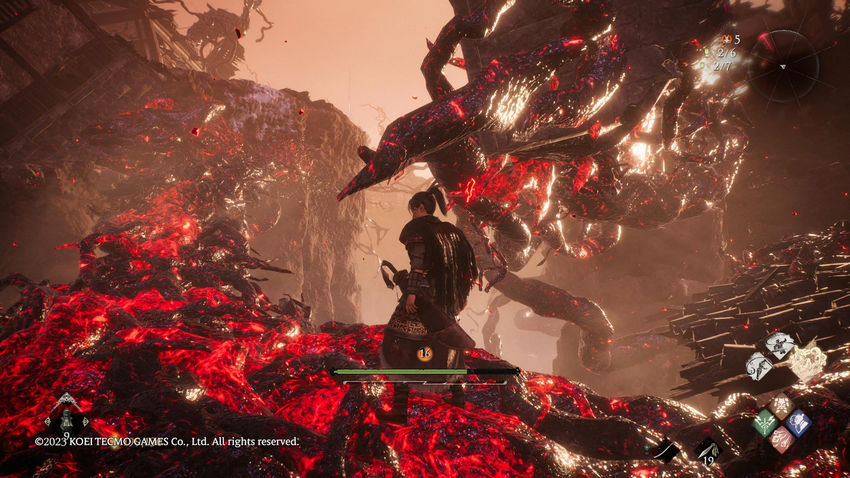Equip the curved sword weapon slot
The height and width of the screenshot is (478, 850).
(666, 451)
